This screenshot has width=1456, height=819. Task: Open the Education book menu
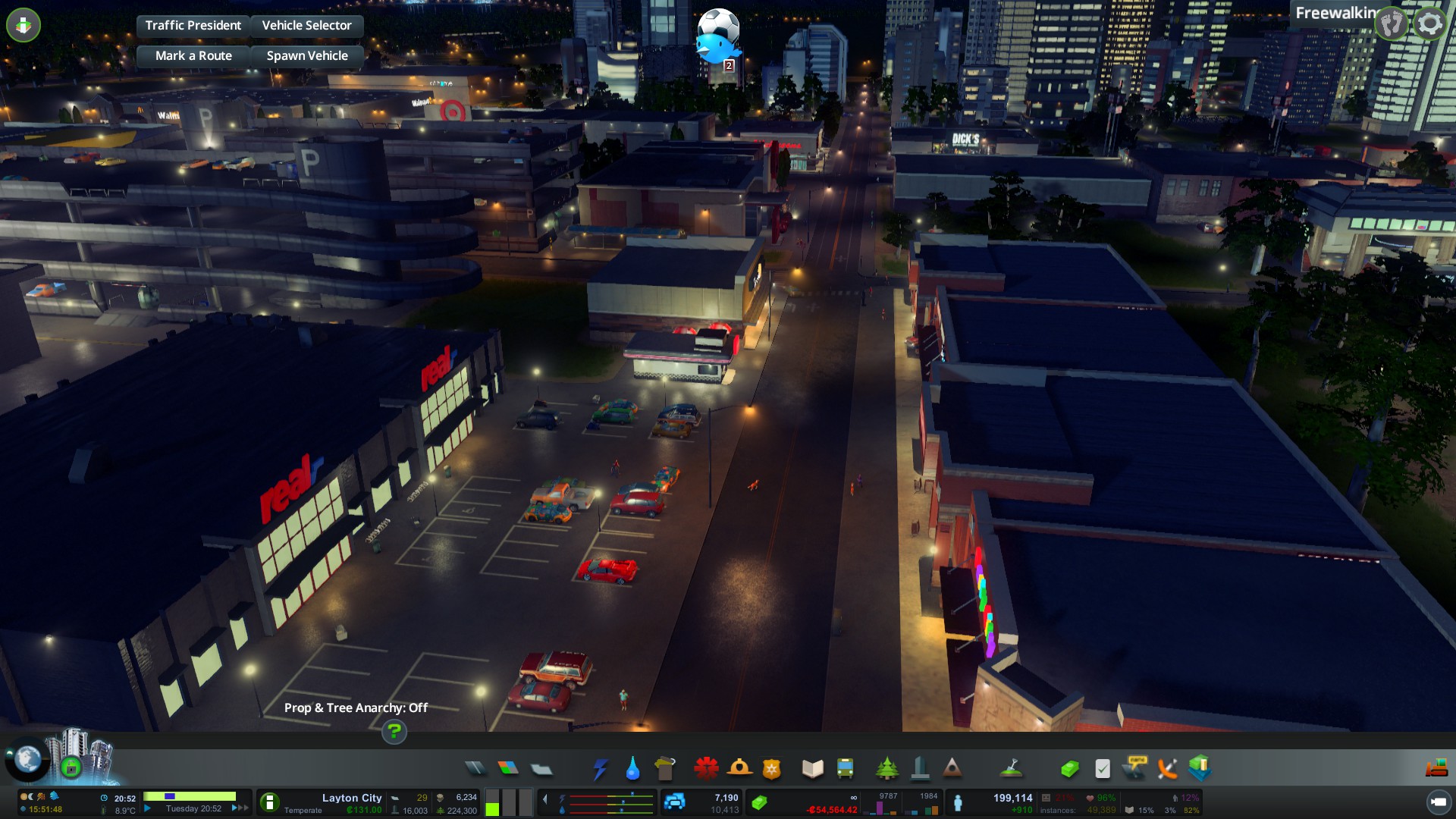[812, 769]
